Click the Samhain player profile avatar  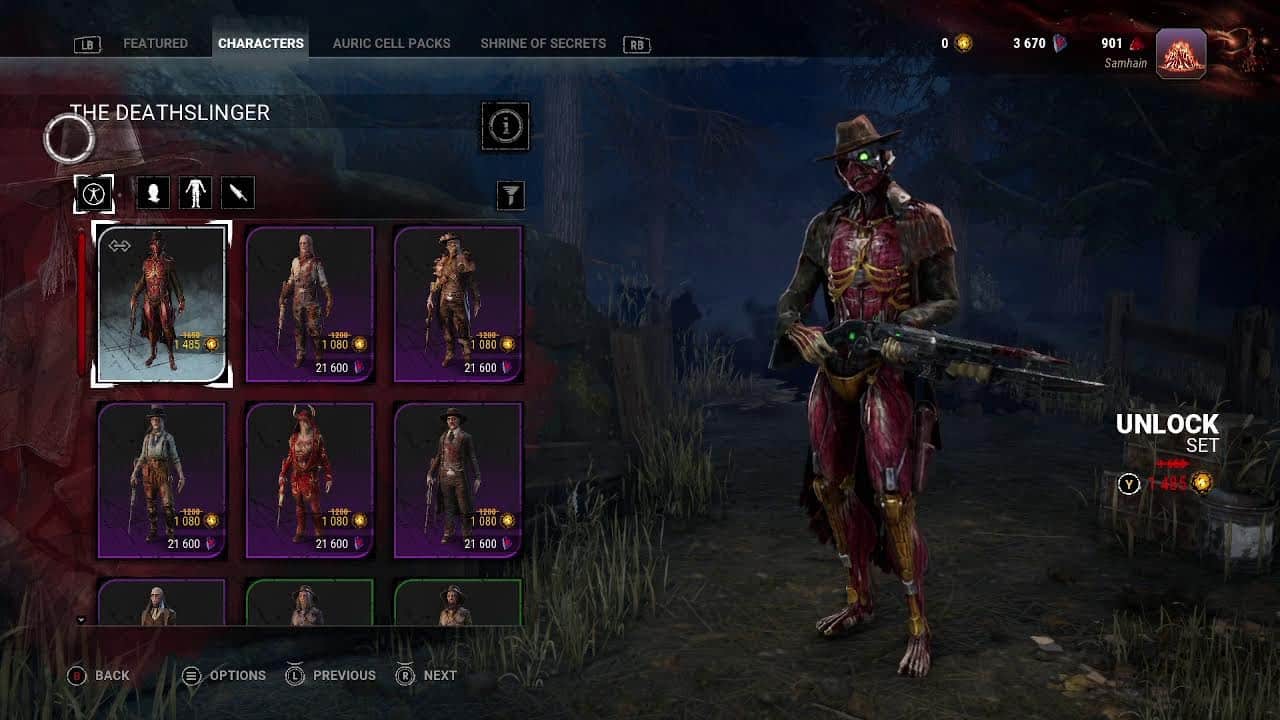pyautogui.click(x=1181, y=53)
